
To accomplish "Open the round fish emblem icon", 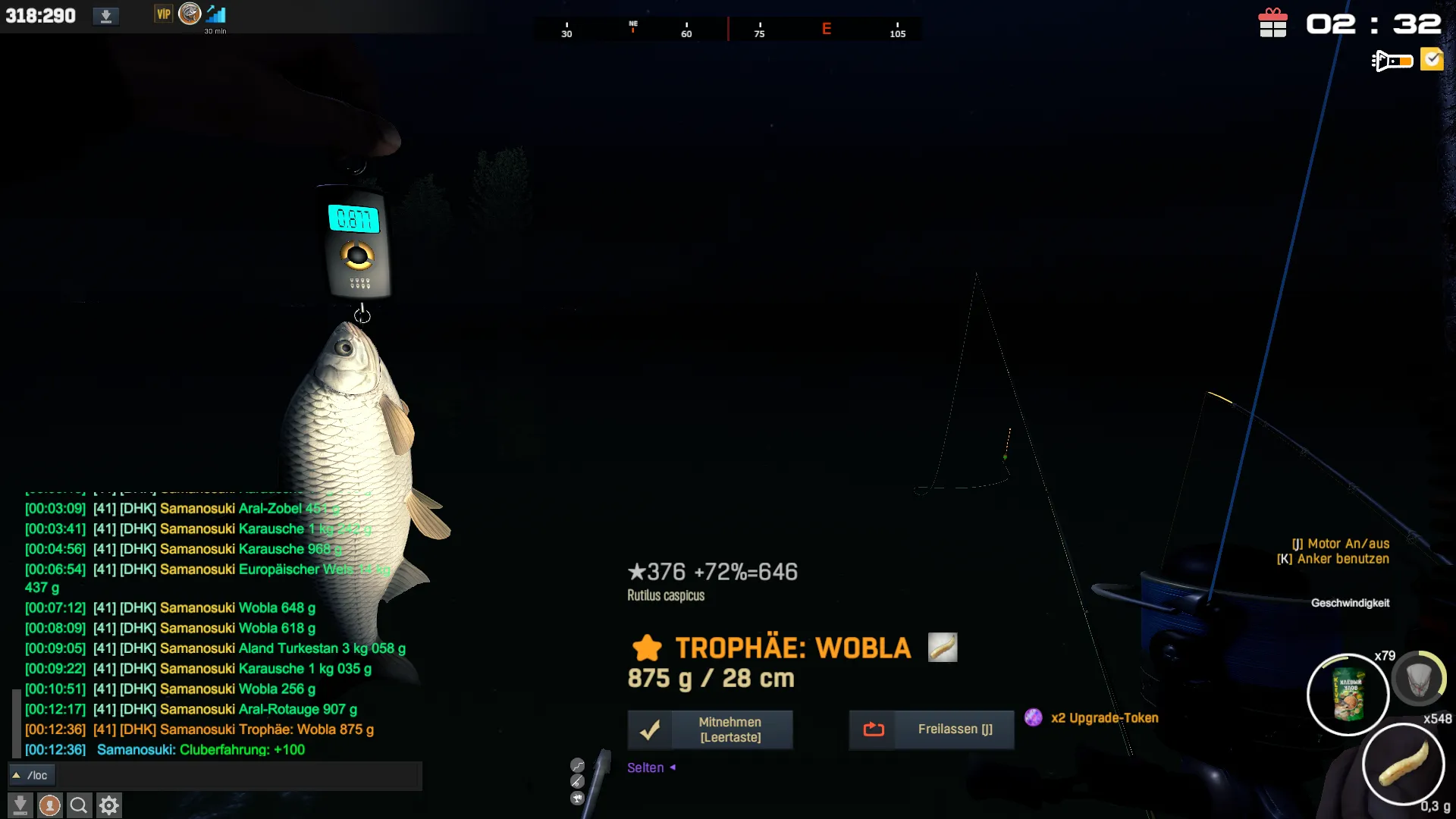I will click(190, 14).
